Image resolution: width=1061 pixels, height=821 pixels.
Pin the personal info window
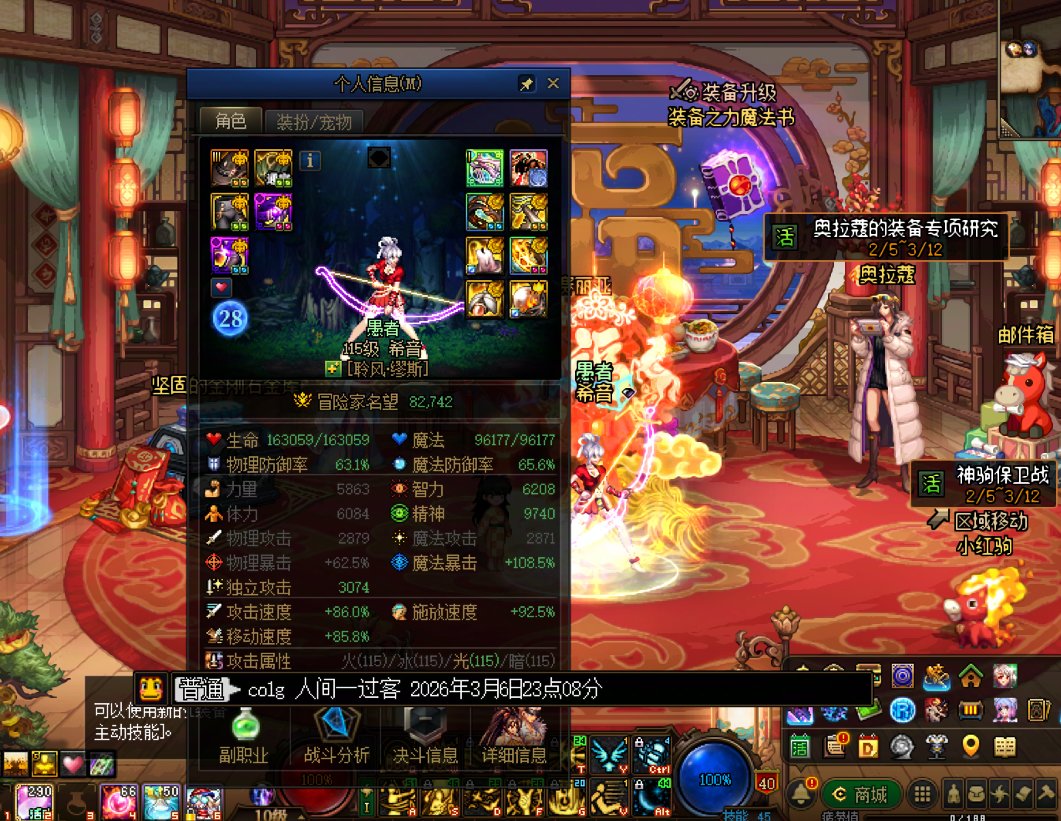[526, 84]
